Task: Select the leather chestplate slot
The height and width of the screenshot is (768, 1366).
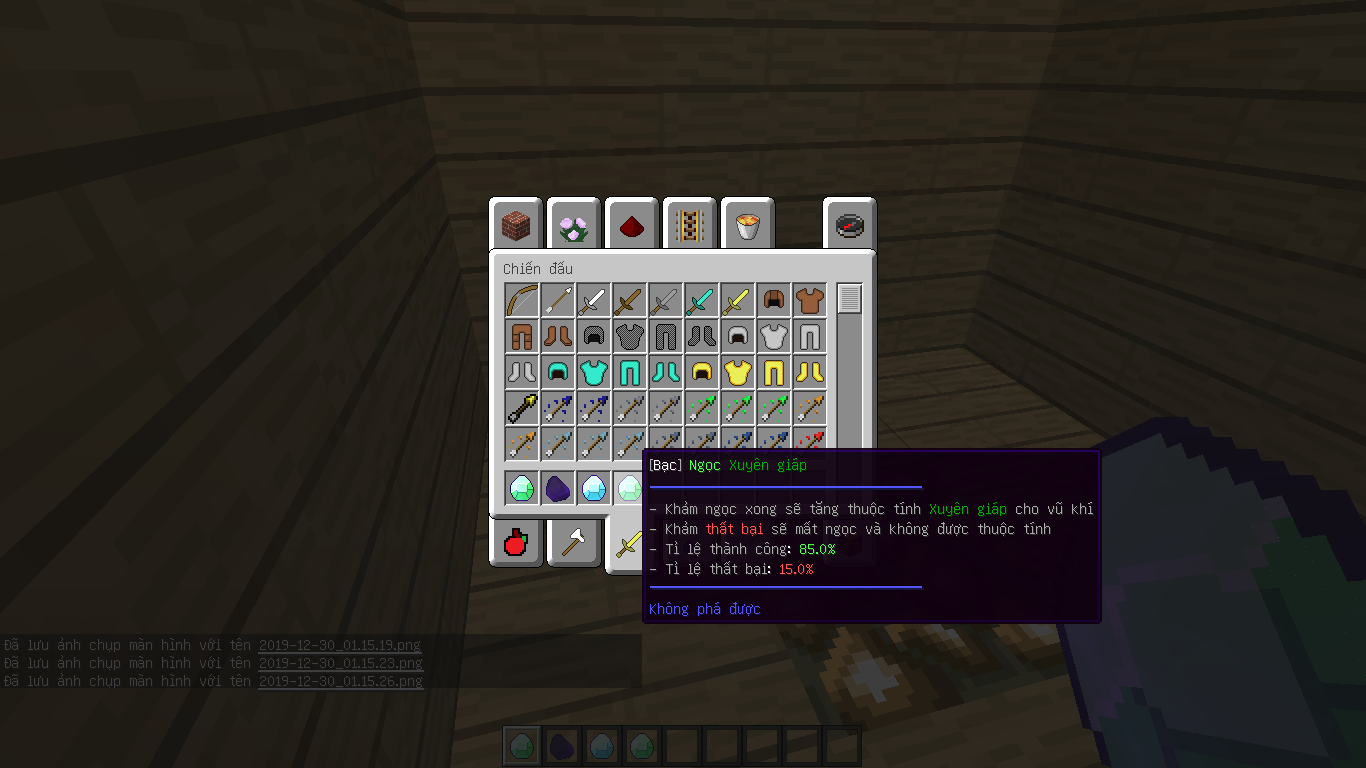Action: click(809, 299)
